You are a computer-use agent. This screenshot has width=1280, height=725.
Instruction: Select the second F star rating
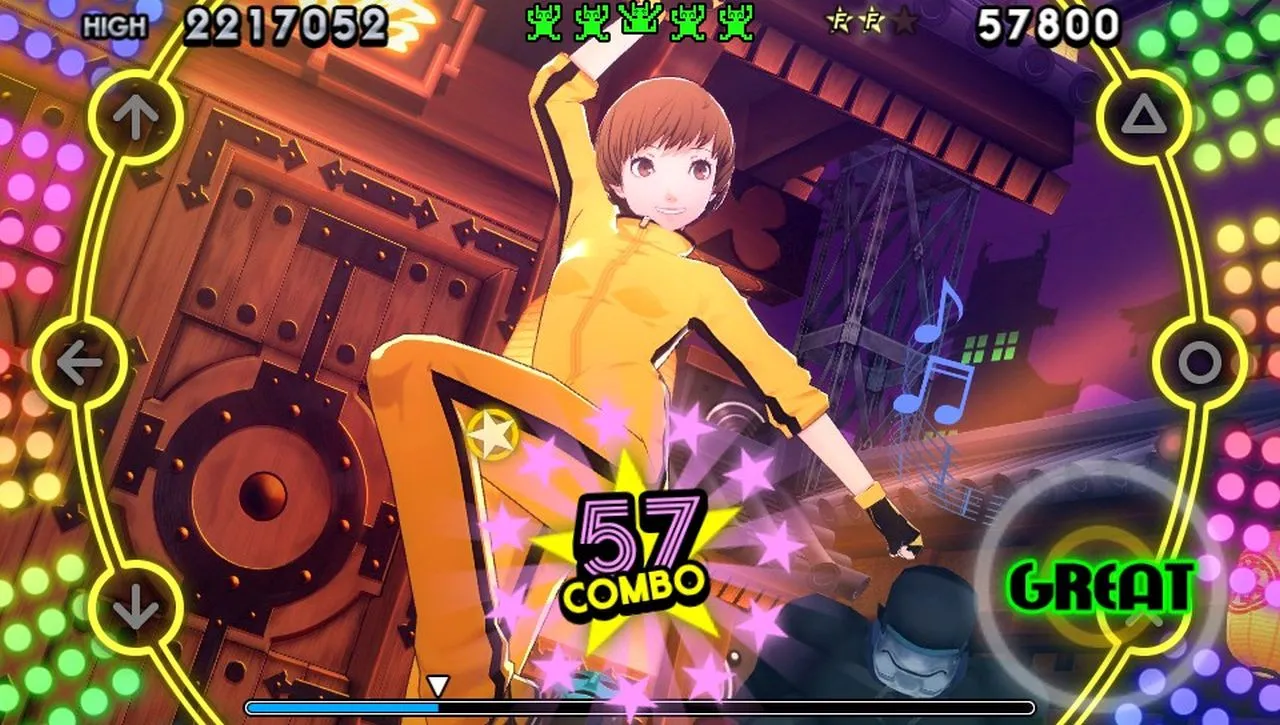click(x=871, y=20)
